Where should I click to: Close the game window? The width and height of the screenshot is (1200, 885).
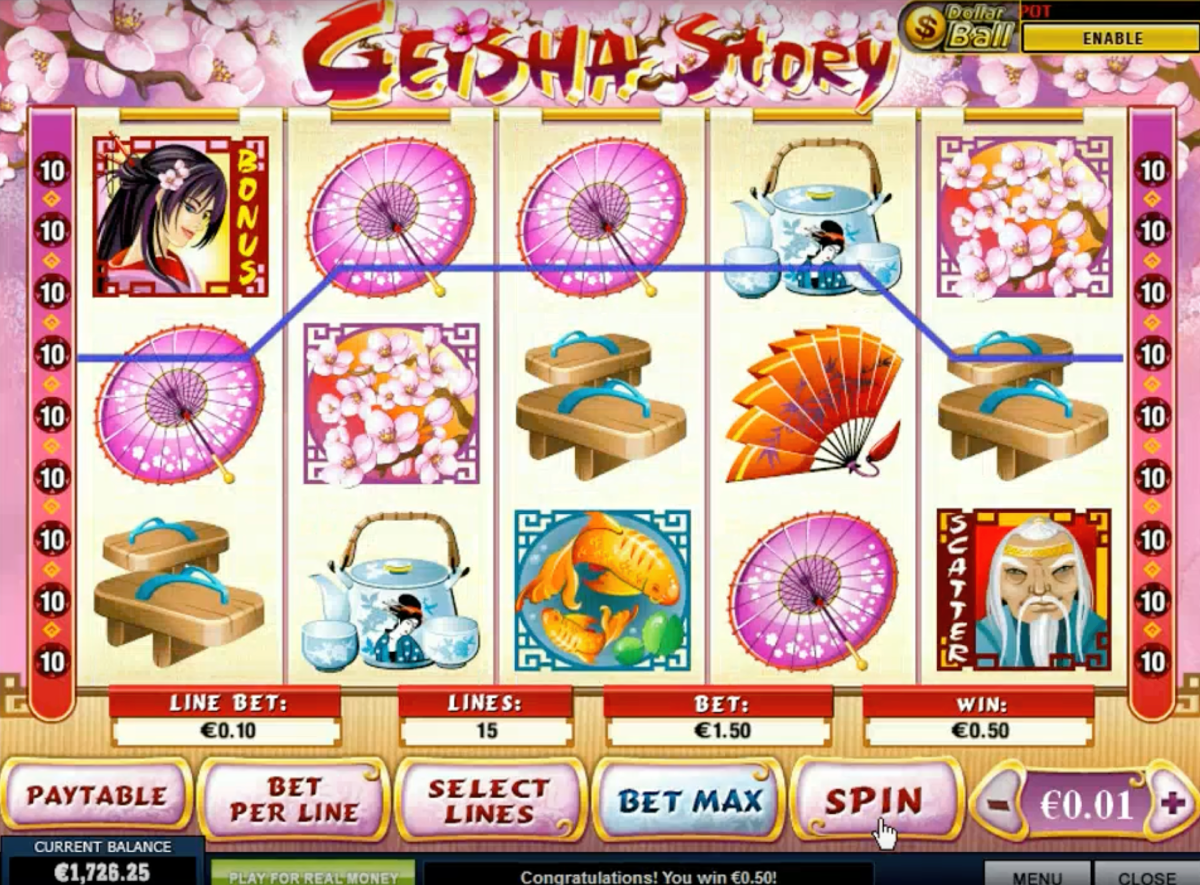[x=1146, y=874]
